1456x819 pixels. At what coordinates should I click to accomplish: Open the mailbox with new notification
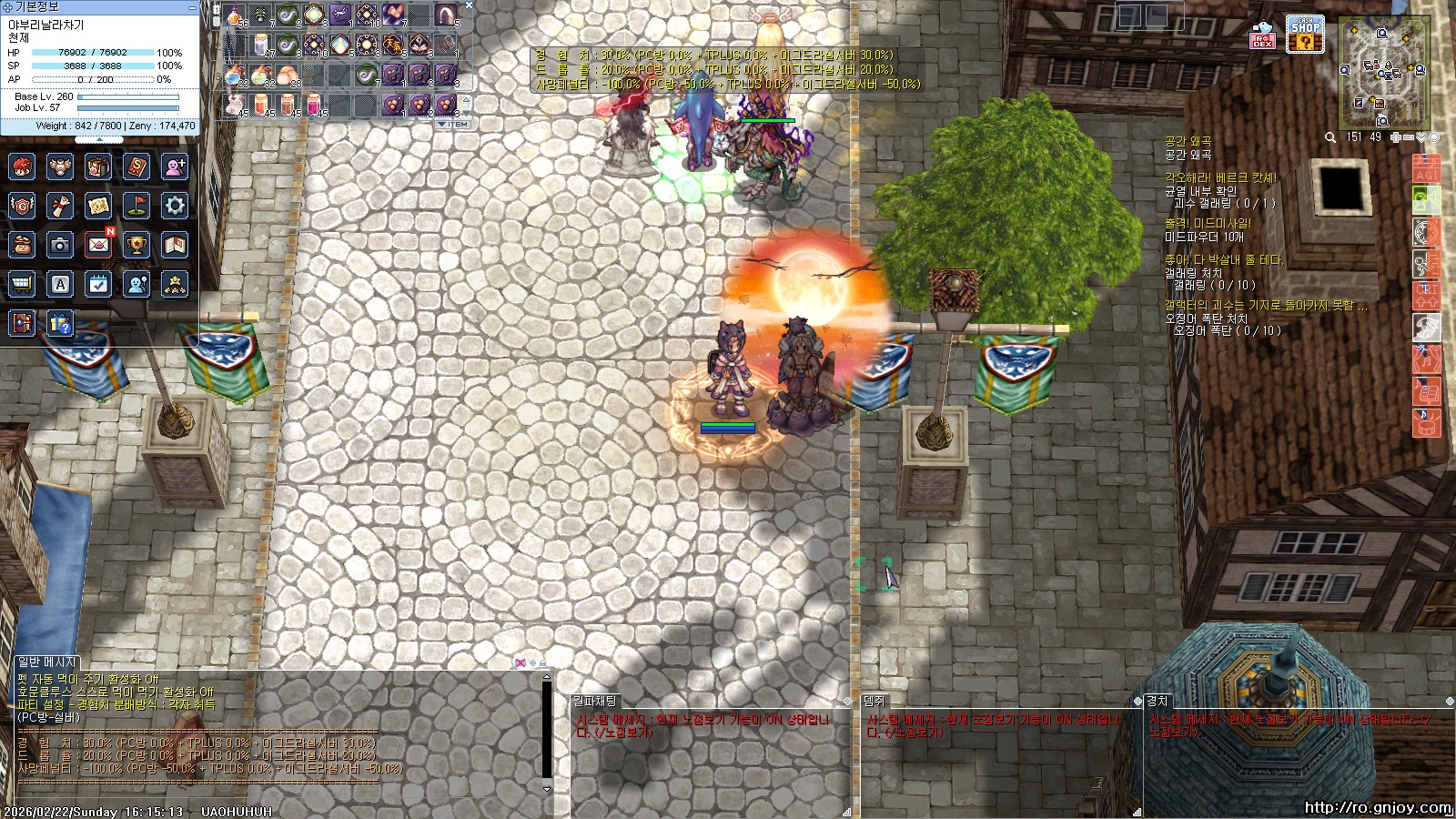tap(98, 244)
